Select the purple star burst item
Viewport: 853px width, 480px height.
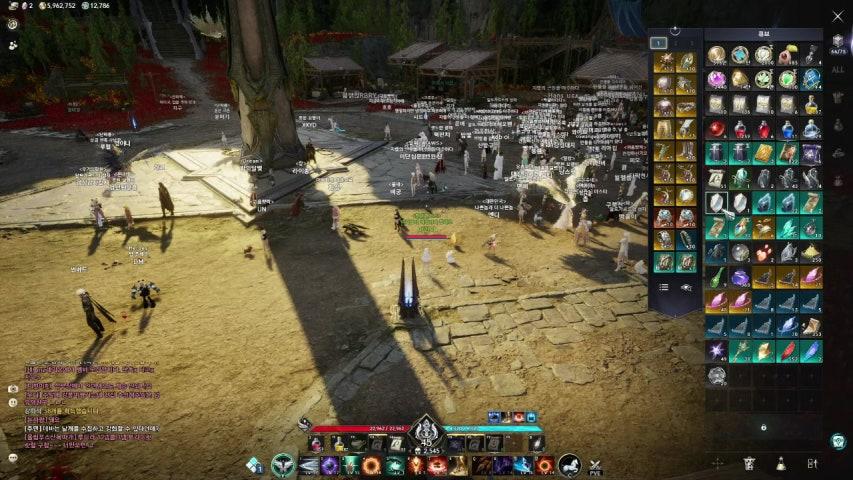[x=716, y=350]
